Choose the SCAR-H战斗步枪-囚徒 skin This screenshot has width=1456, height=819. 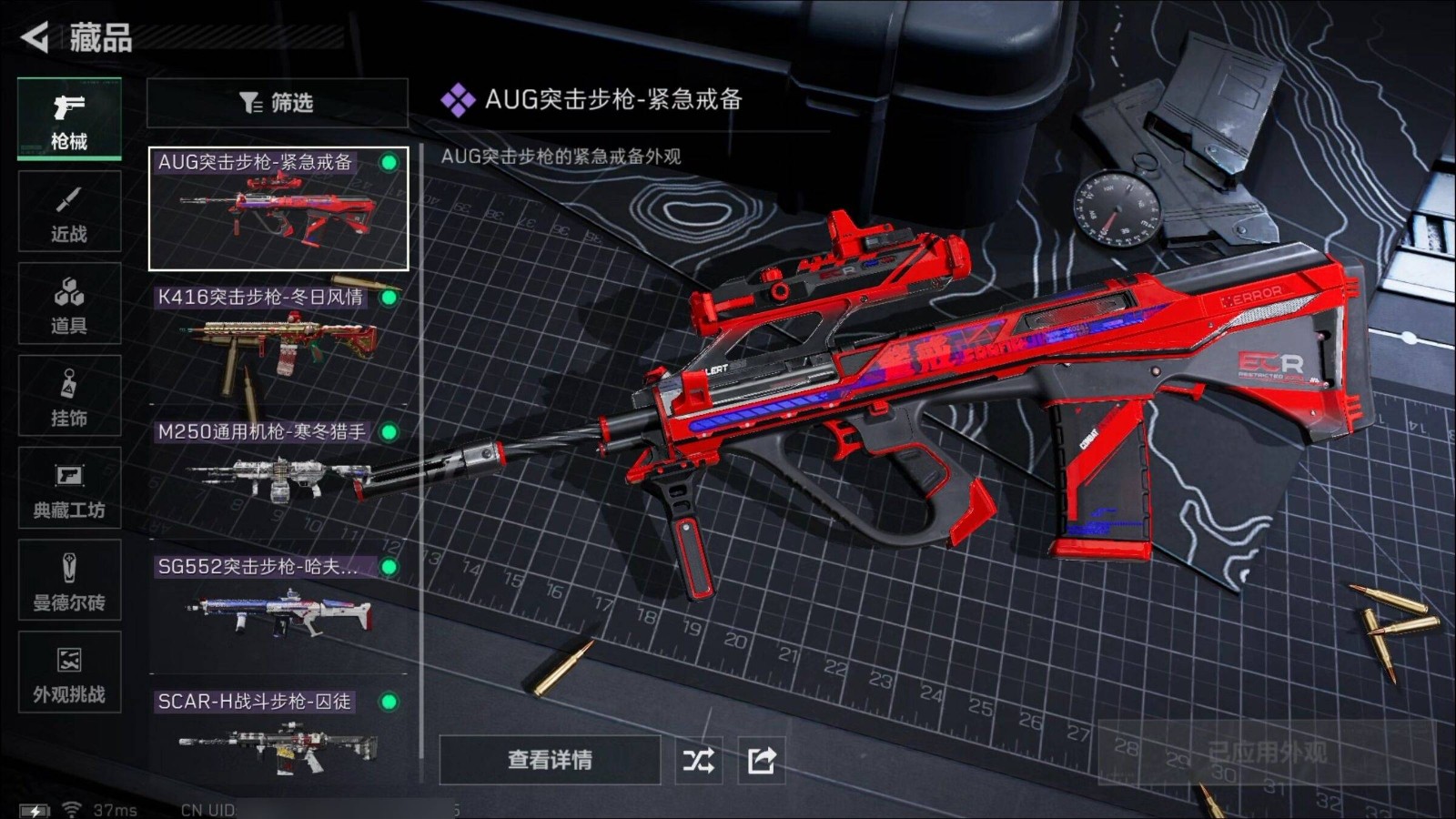278,735
